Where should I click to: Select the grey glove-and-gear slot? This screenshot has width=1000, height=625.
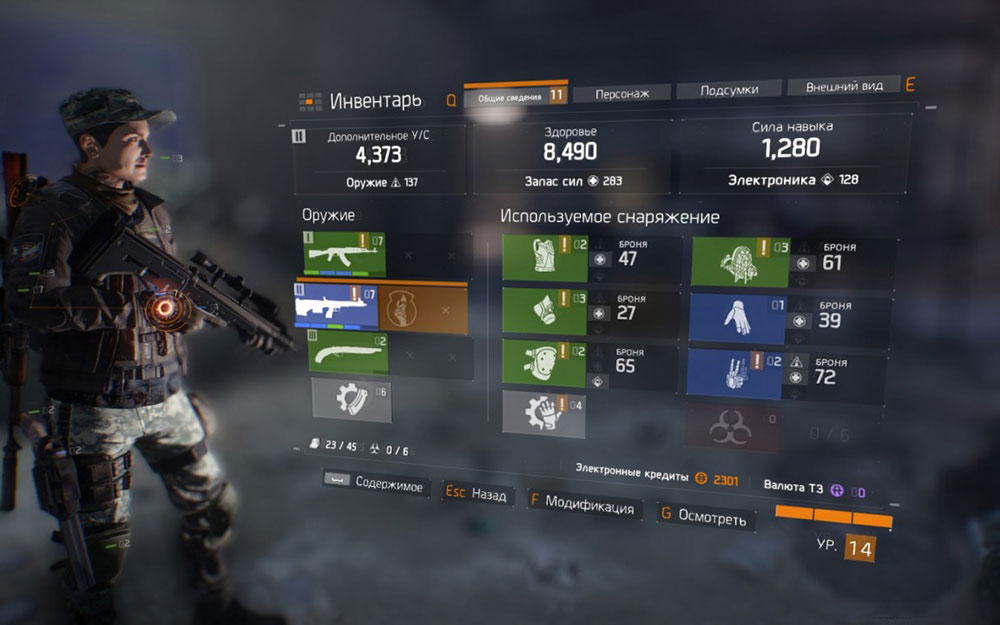pos(545,412)
